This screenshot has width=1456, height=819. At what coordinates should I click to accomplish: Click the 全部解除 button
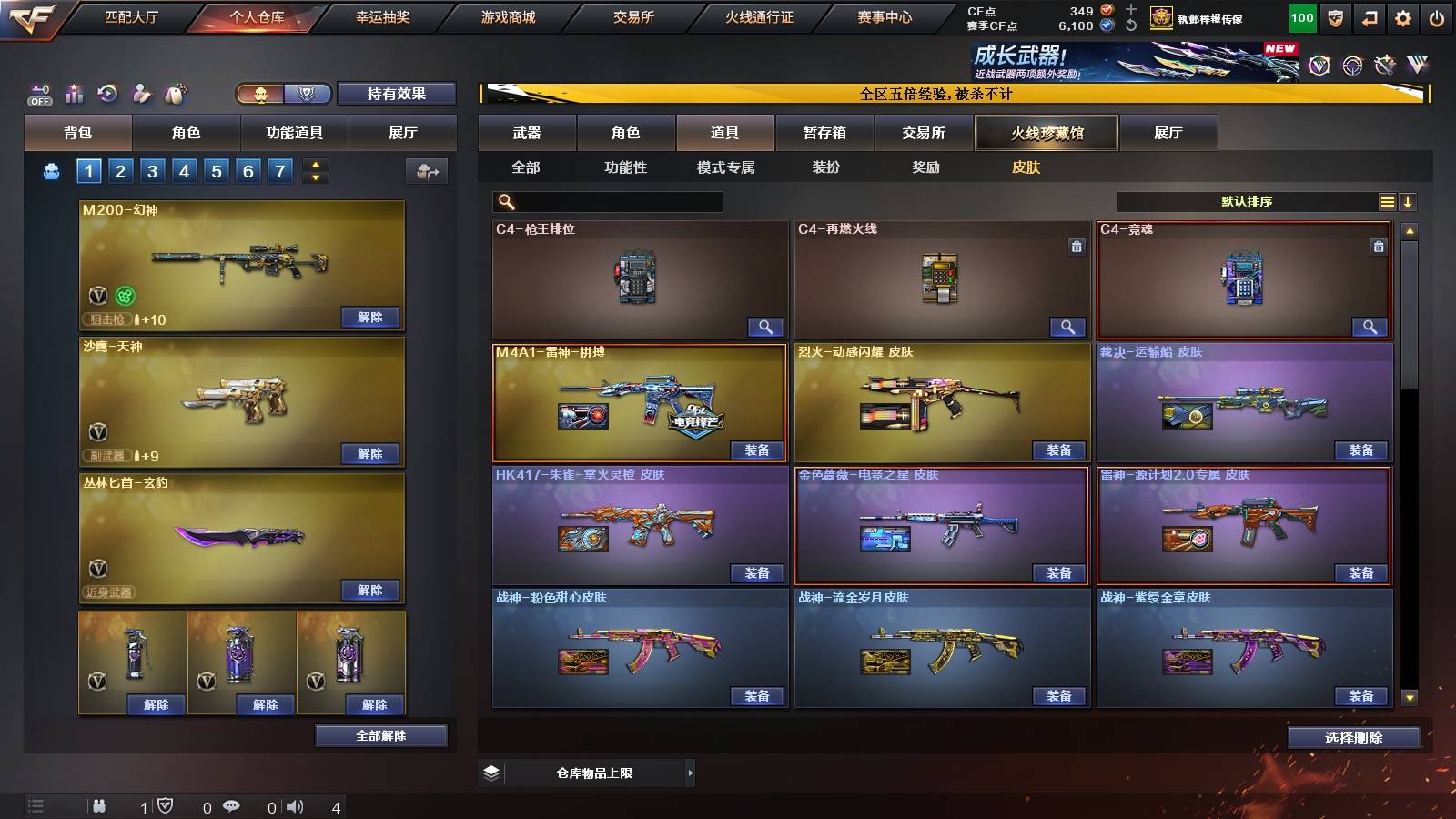pos(380,735)
